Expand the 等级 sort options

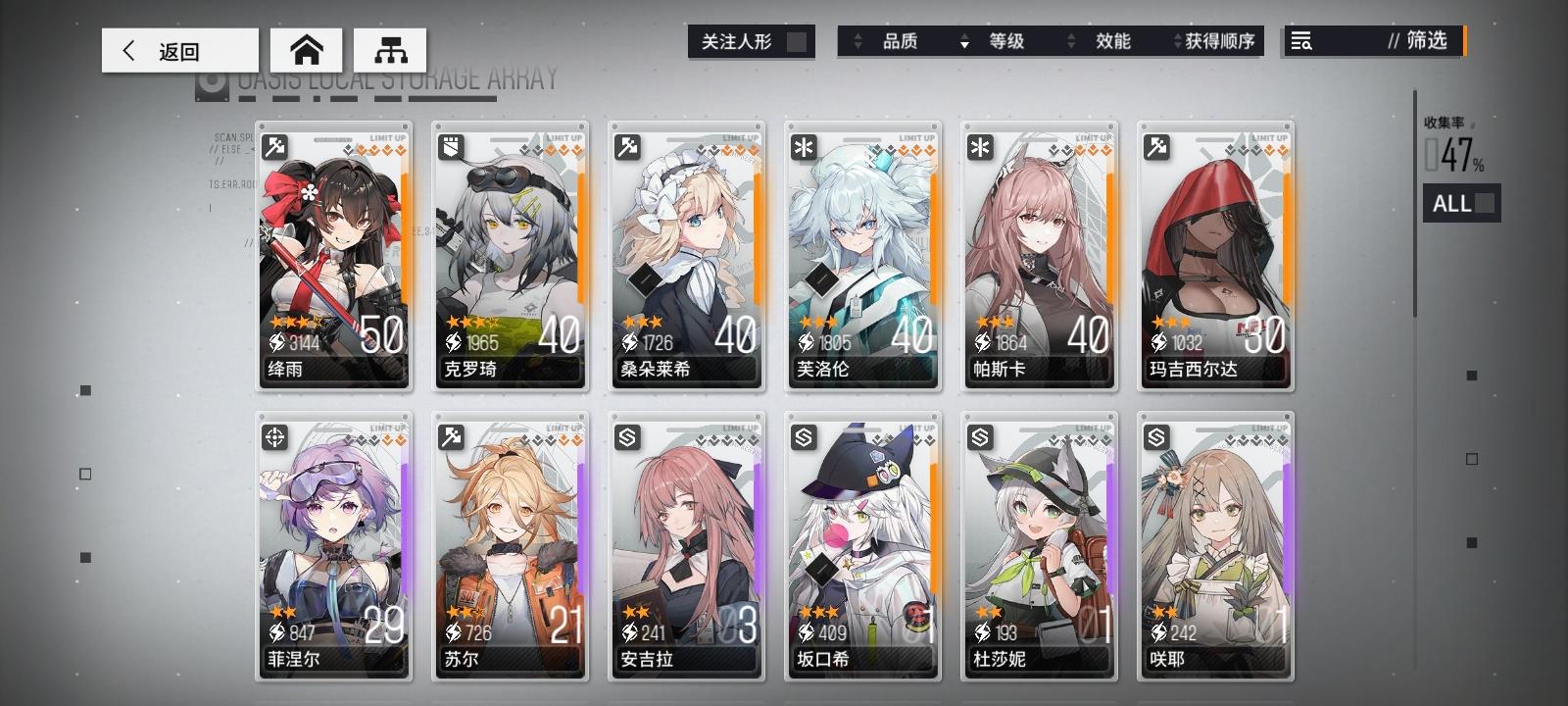[1019, 41]
